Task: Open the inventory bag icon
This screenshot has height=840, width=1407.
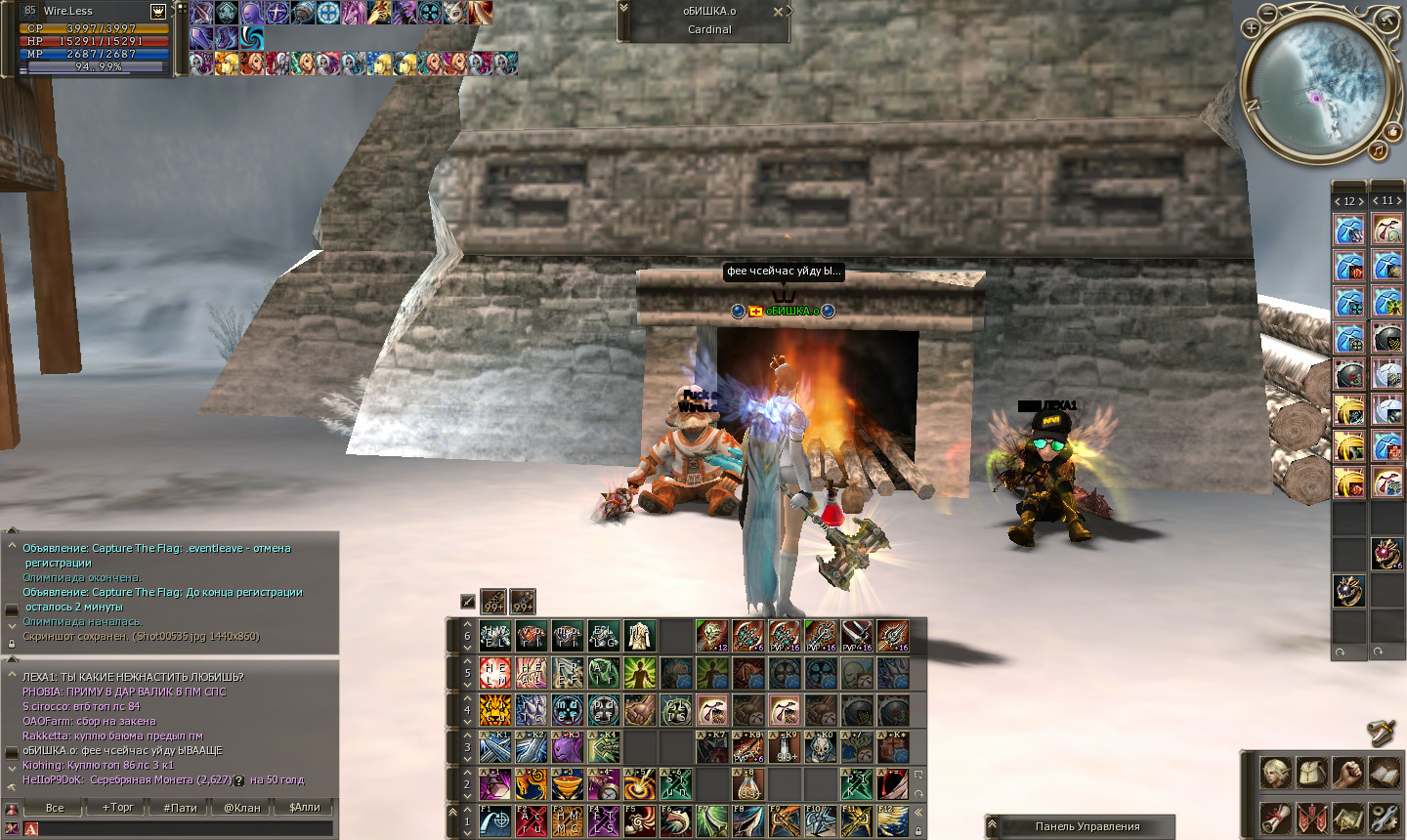Action: [1311, 772]
